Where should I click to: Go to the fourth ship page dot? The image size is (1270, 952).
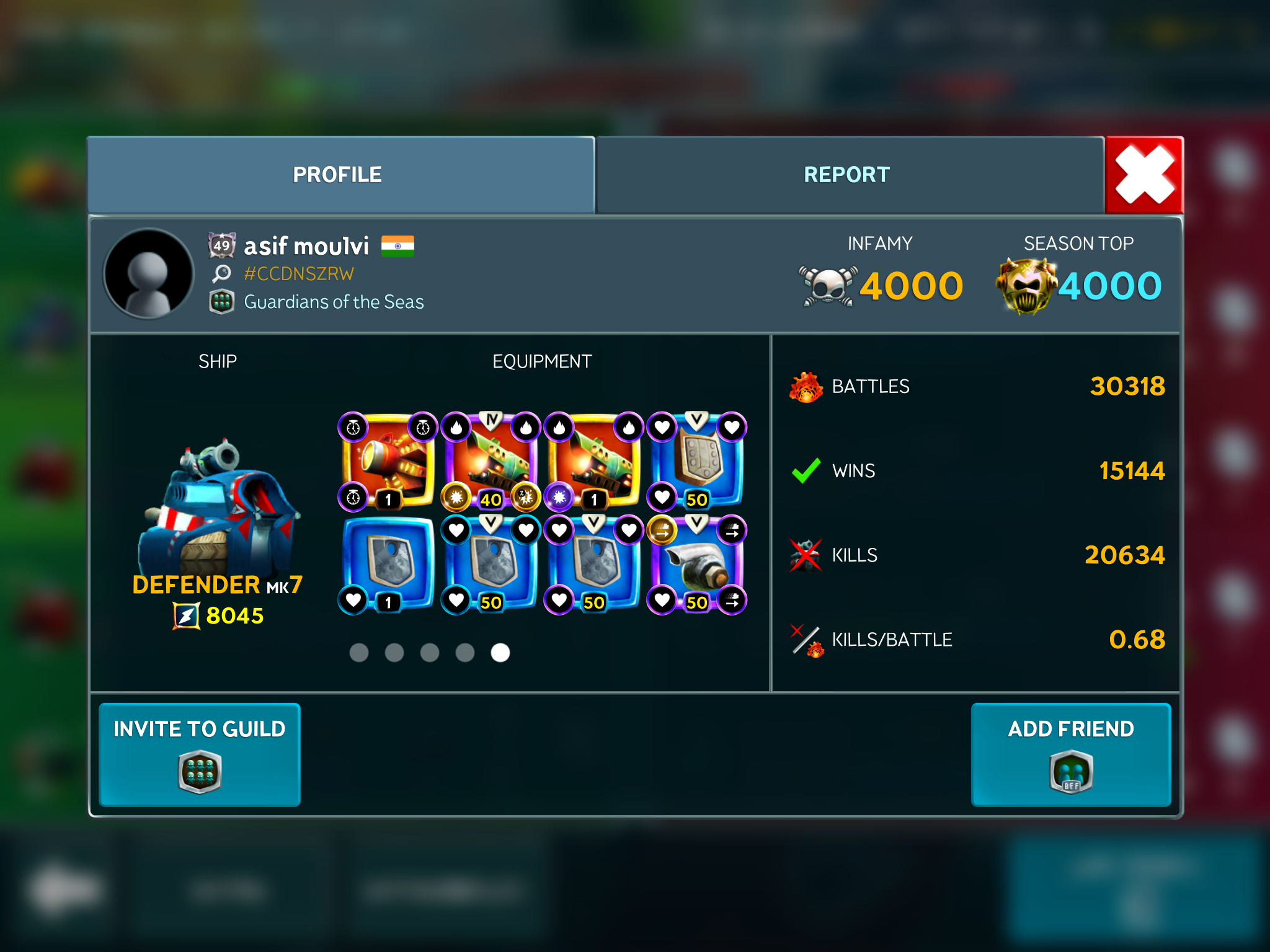click(x=465, y=653)
